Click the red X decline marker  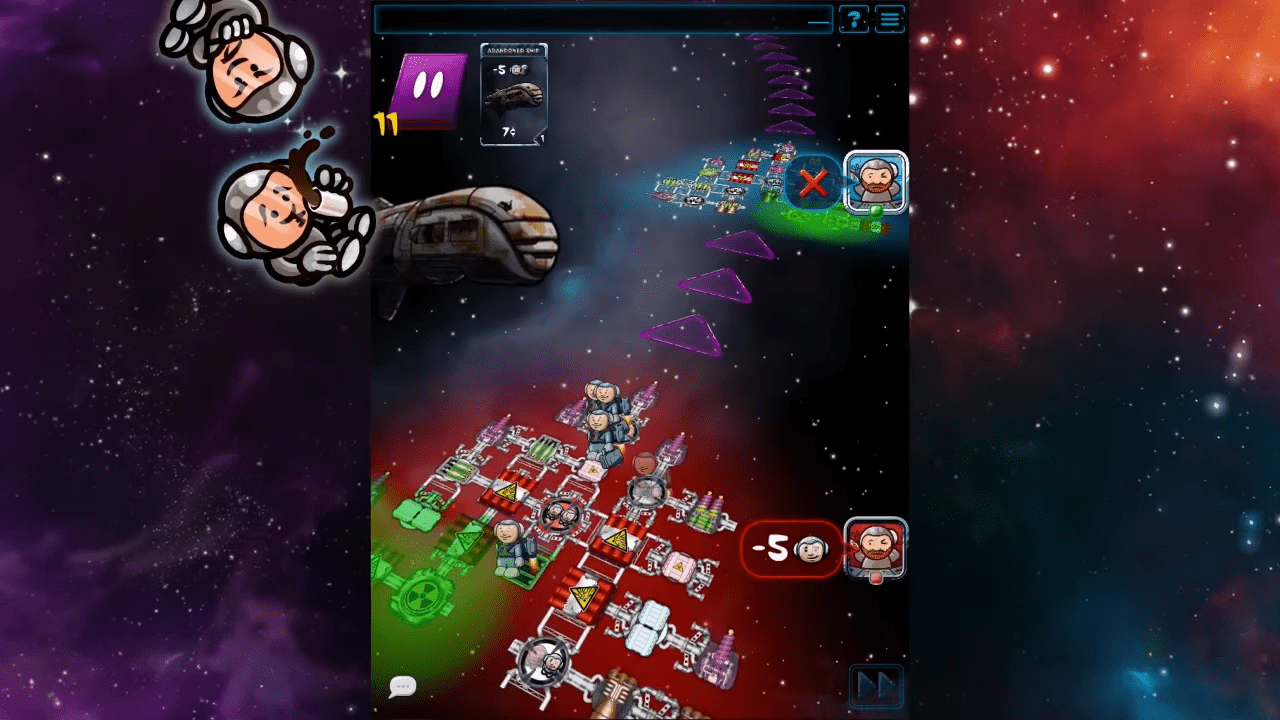click(x=813, y=183)
